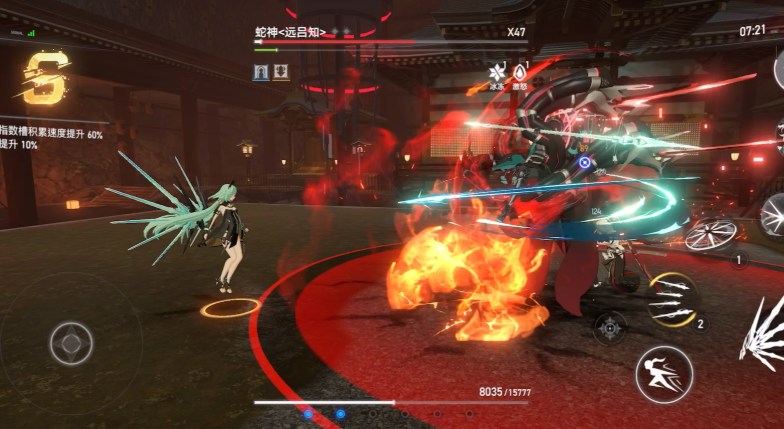Toggle the crosshair lock-on target button
Image resolution: width=784 pixels, height=429 pixels.
pyautogui.click(x=609, y=327)
